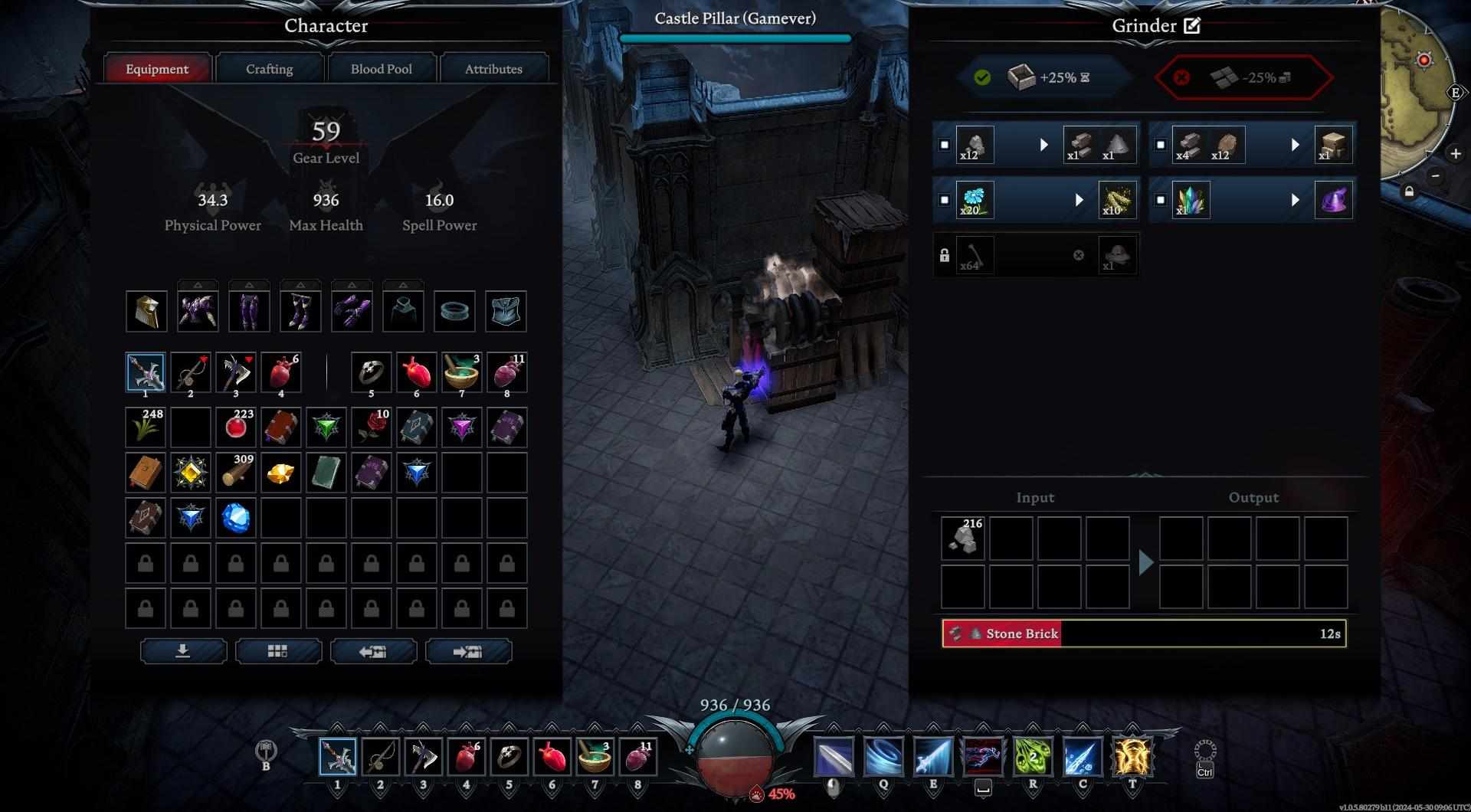This screenshot has width=1471, height=812.
Task: Toggle the minimap lock icon
Action: [x=1409, y=192]
